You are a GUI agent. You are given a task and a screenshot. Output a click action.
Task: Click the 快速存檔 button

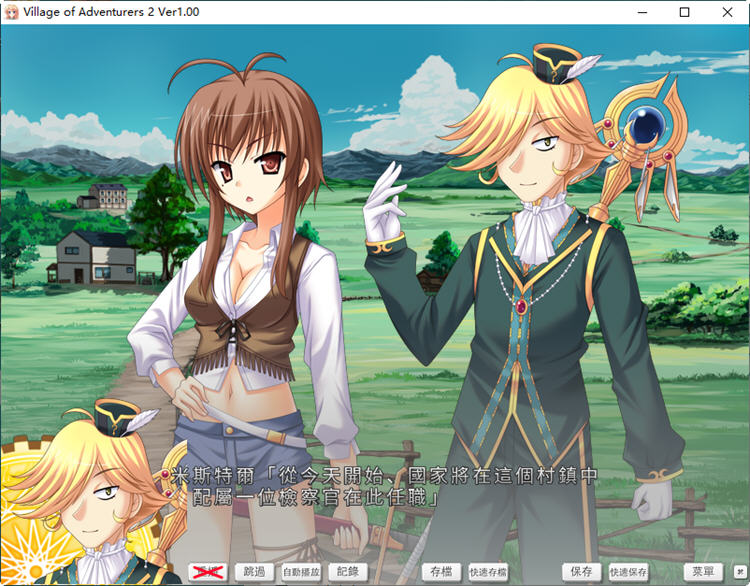(488, 572)
